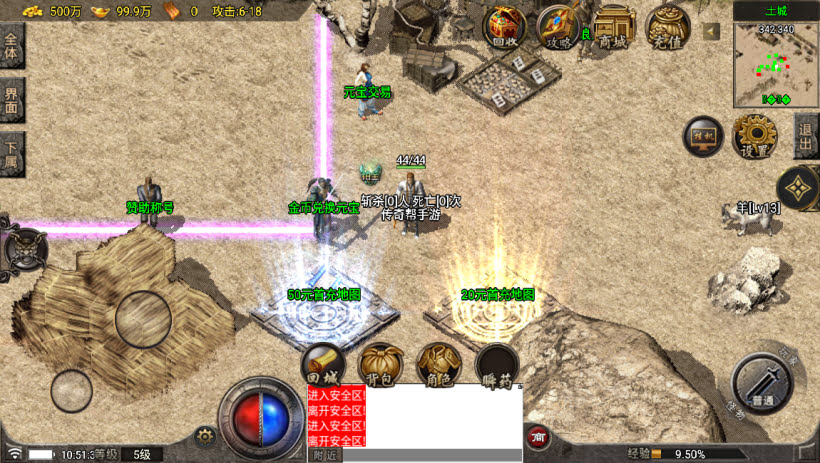
Task: Toggle the 挂机 auto-battle button
Action: [x=703, y=135]
